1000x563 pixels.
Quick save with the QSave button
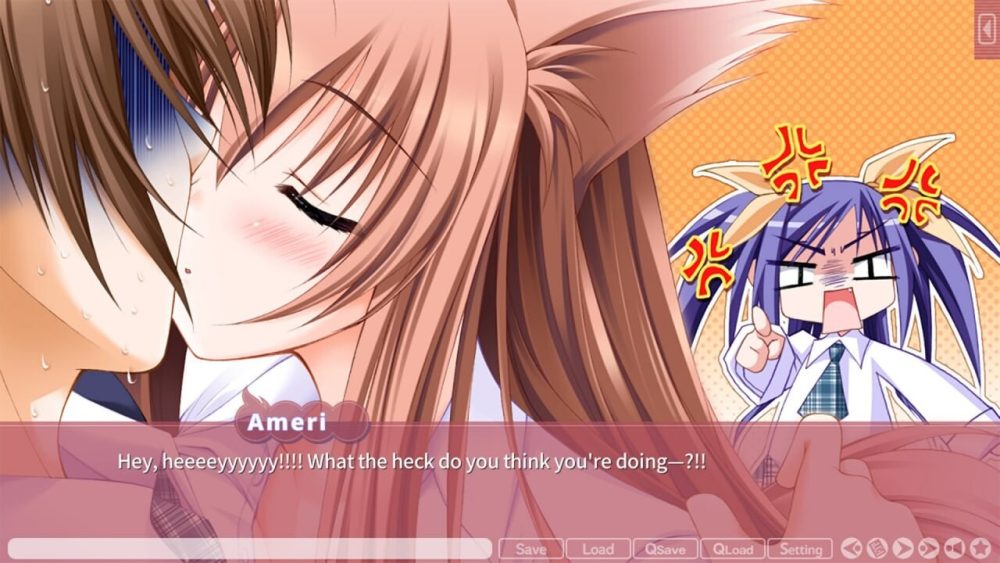(665, 549)
